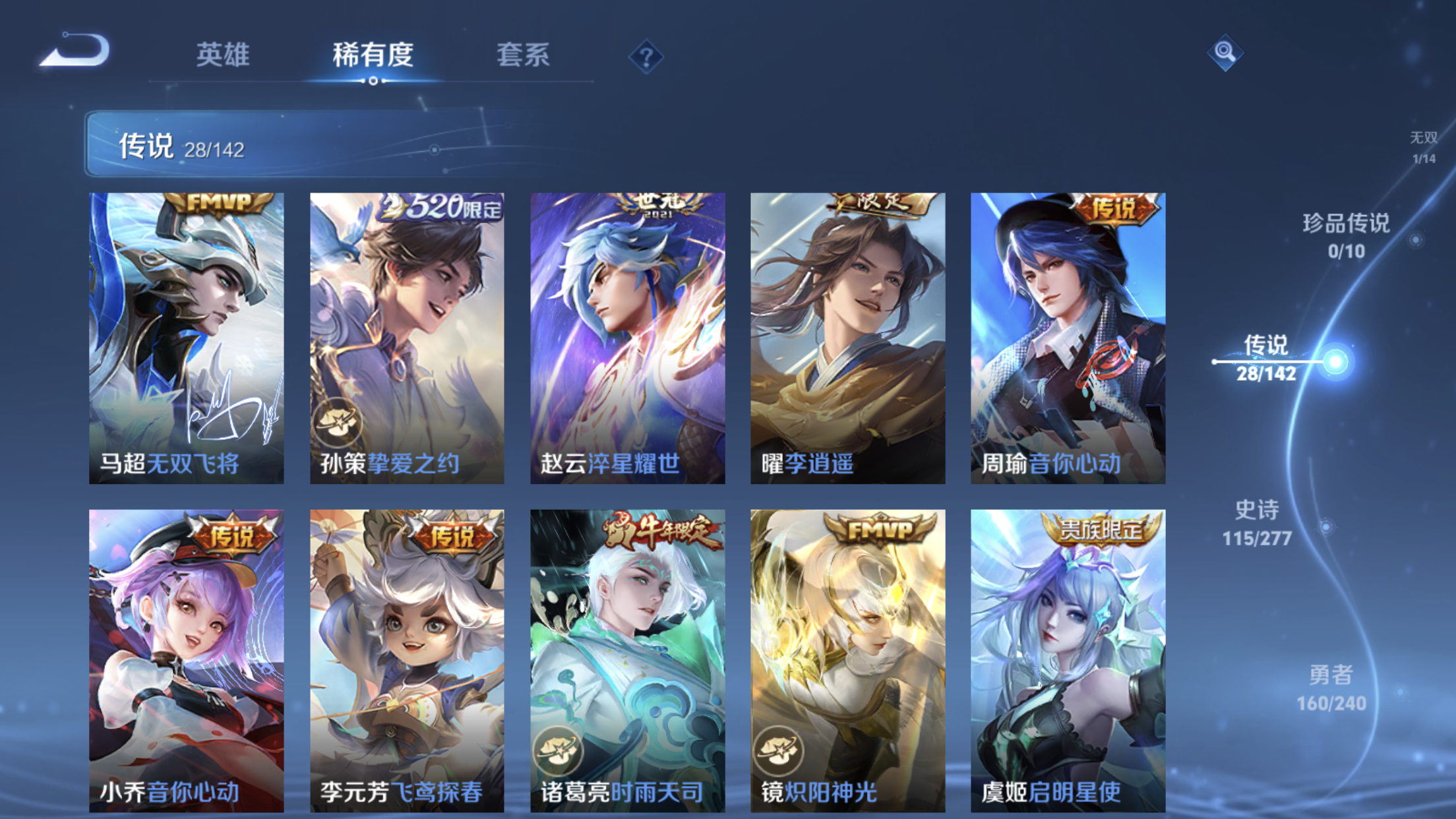Click the 520限定 badge on 孙策 skin

tap(439, 207)
